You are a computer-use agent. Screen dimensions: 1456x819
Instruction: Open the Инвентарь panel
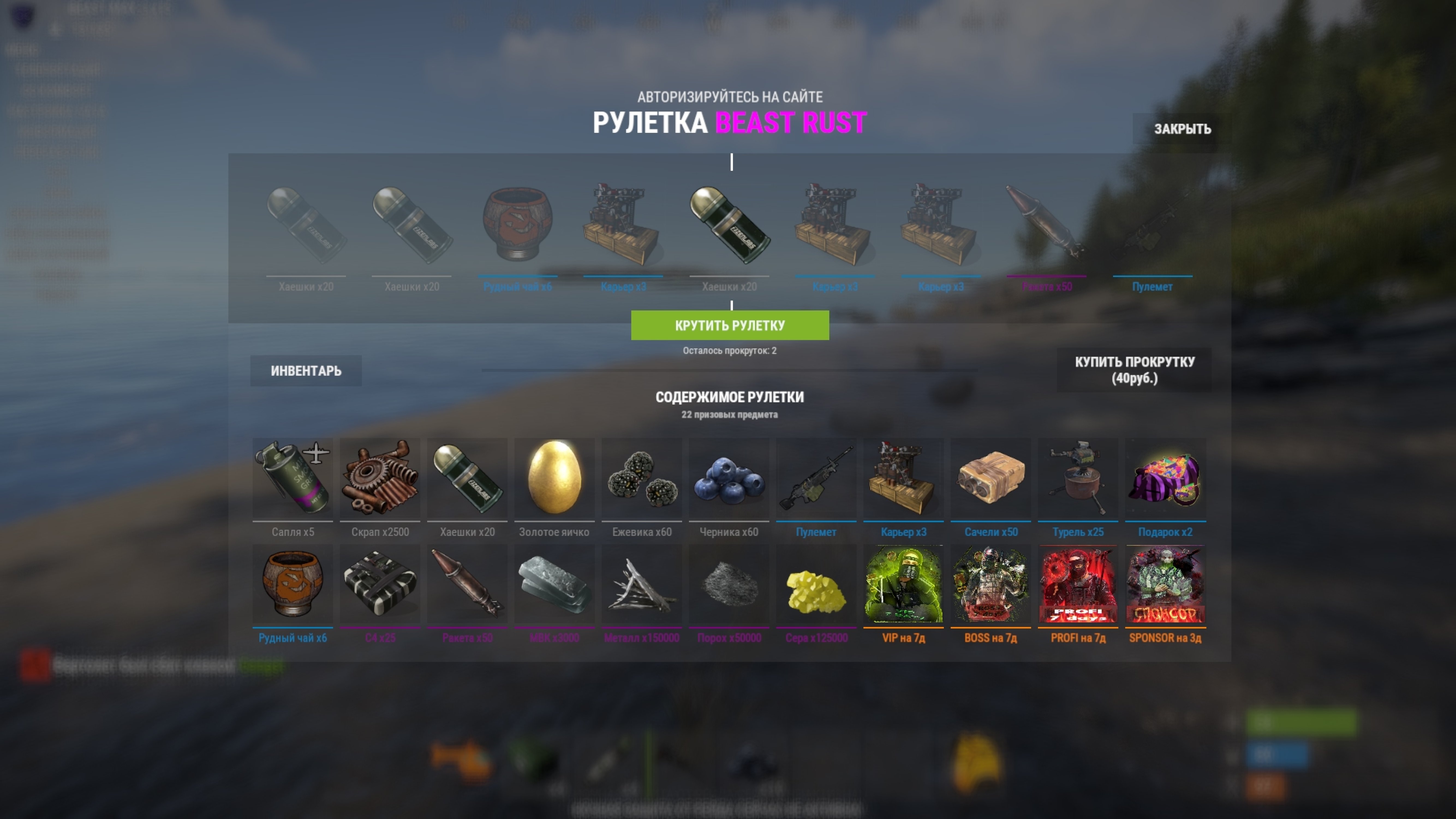[x=306, y=371]
